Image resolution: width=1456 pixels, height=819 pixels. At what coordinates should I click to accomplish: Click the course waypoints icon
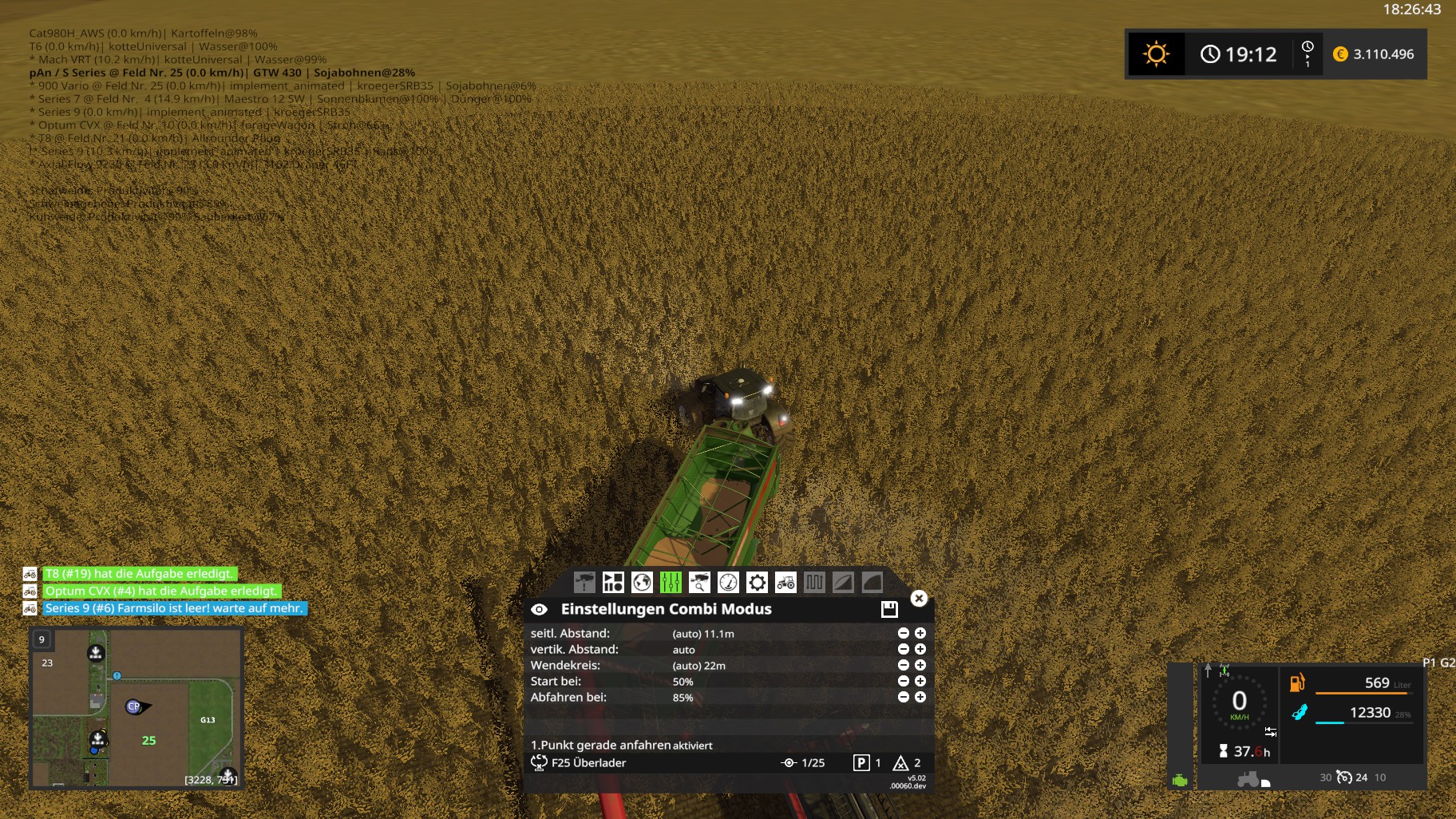[814, 583]
